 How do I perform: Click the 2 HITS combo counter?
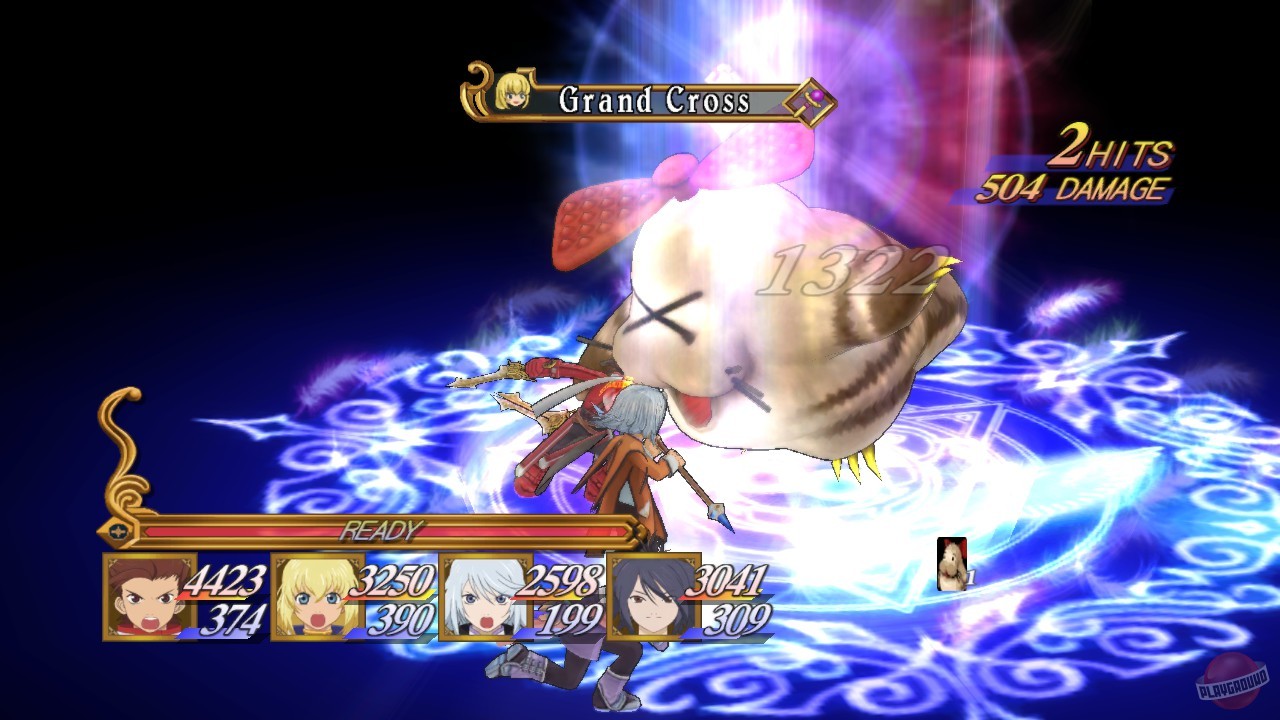click(1110, 153)
